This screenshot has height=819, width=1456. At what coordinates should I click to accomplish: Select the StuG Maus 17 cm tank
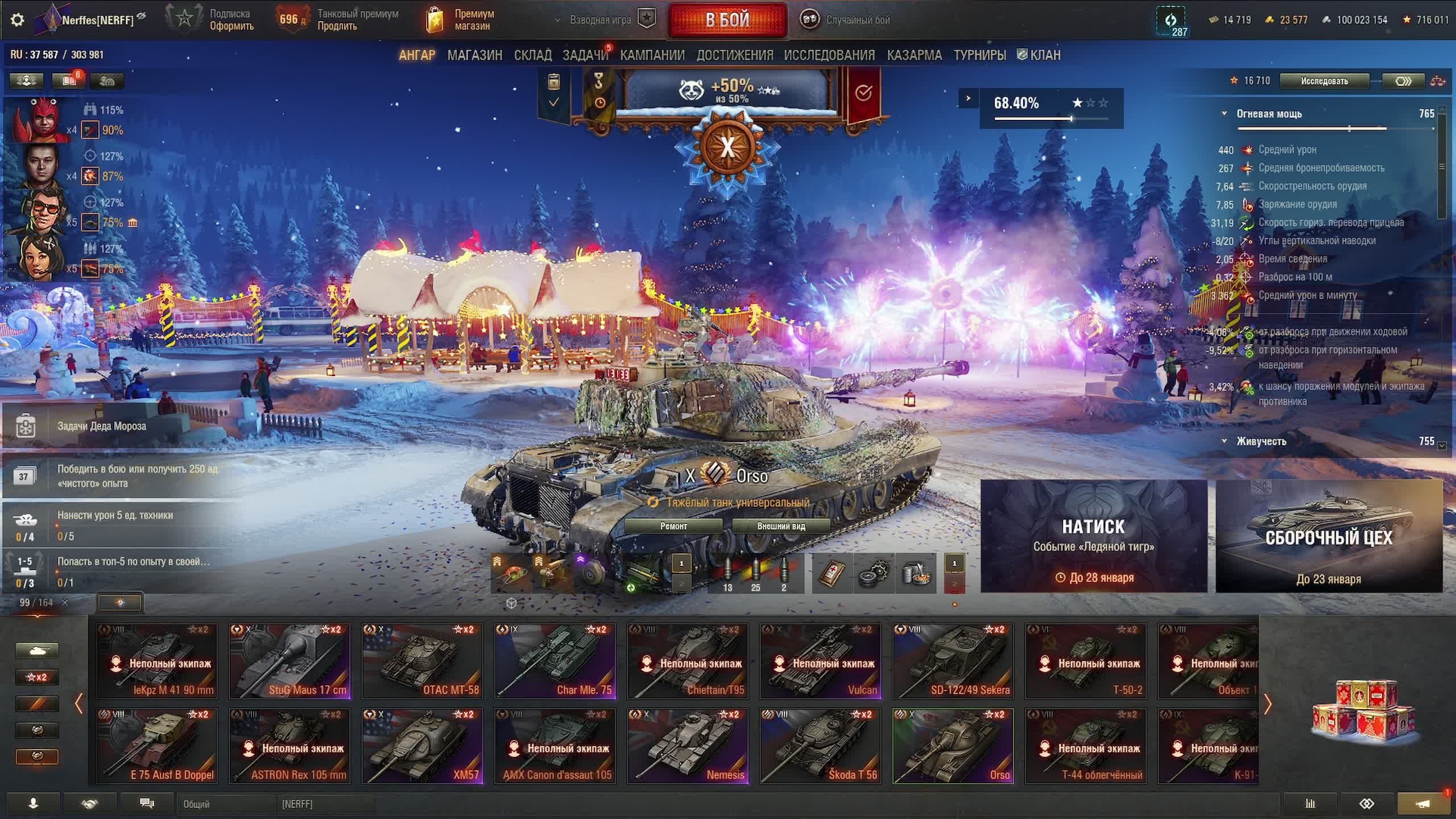coord(289,661)
